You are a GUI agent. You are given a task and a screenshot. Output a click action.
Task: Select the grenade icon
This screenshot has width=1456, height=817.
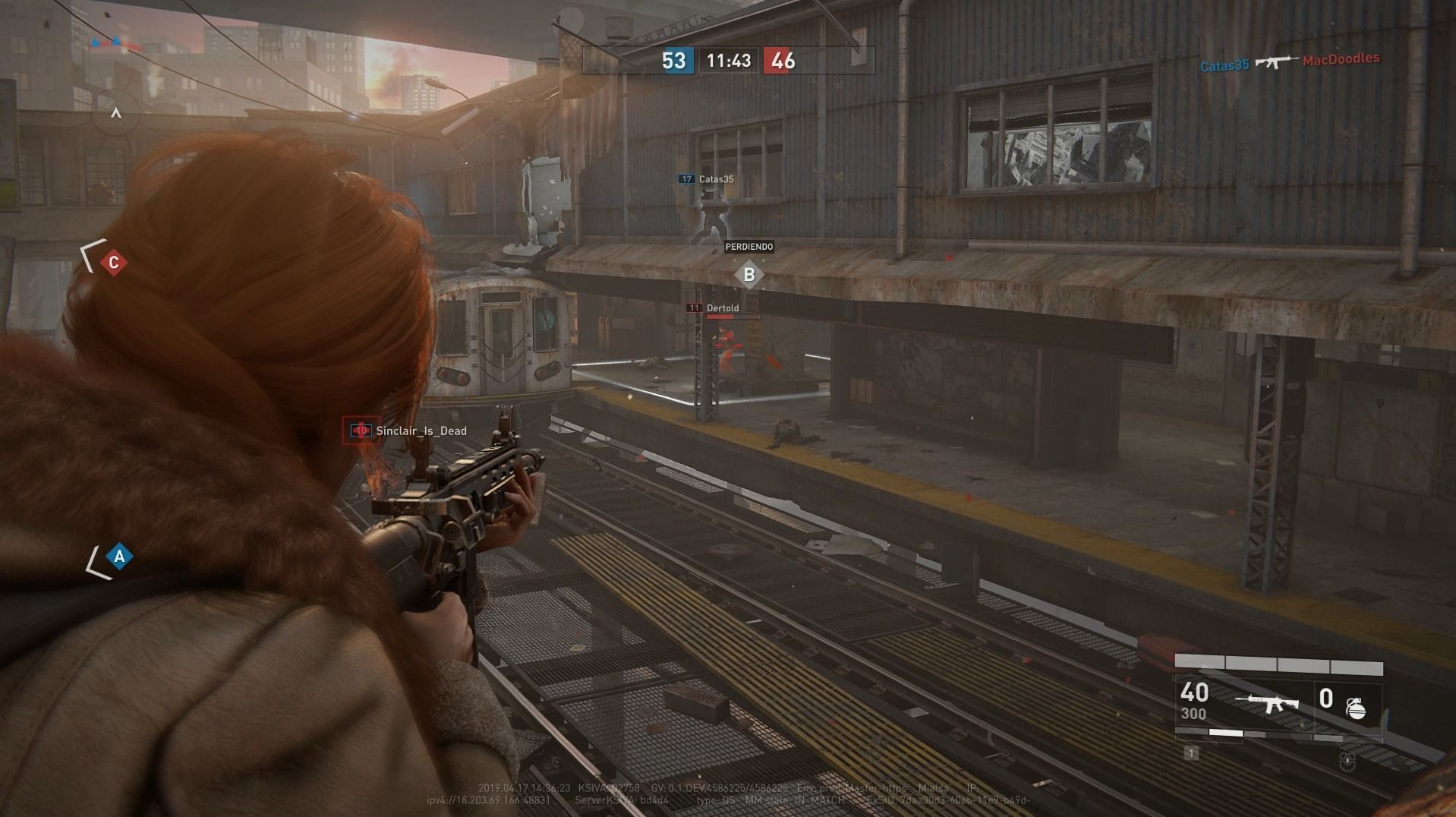[1356, 708]
